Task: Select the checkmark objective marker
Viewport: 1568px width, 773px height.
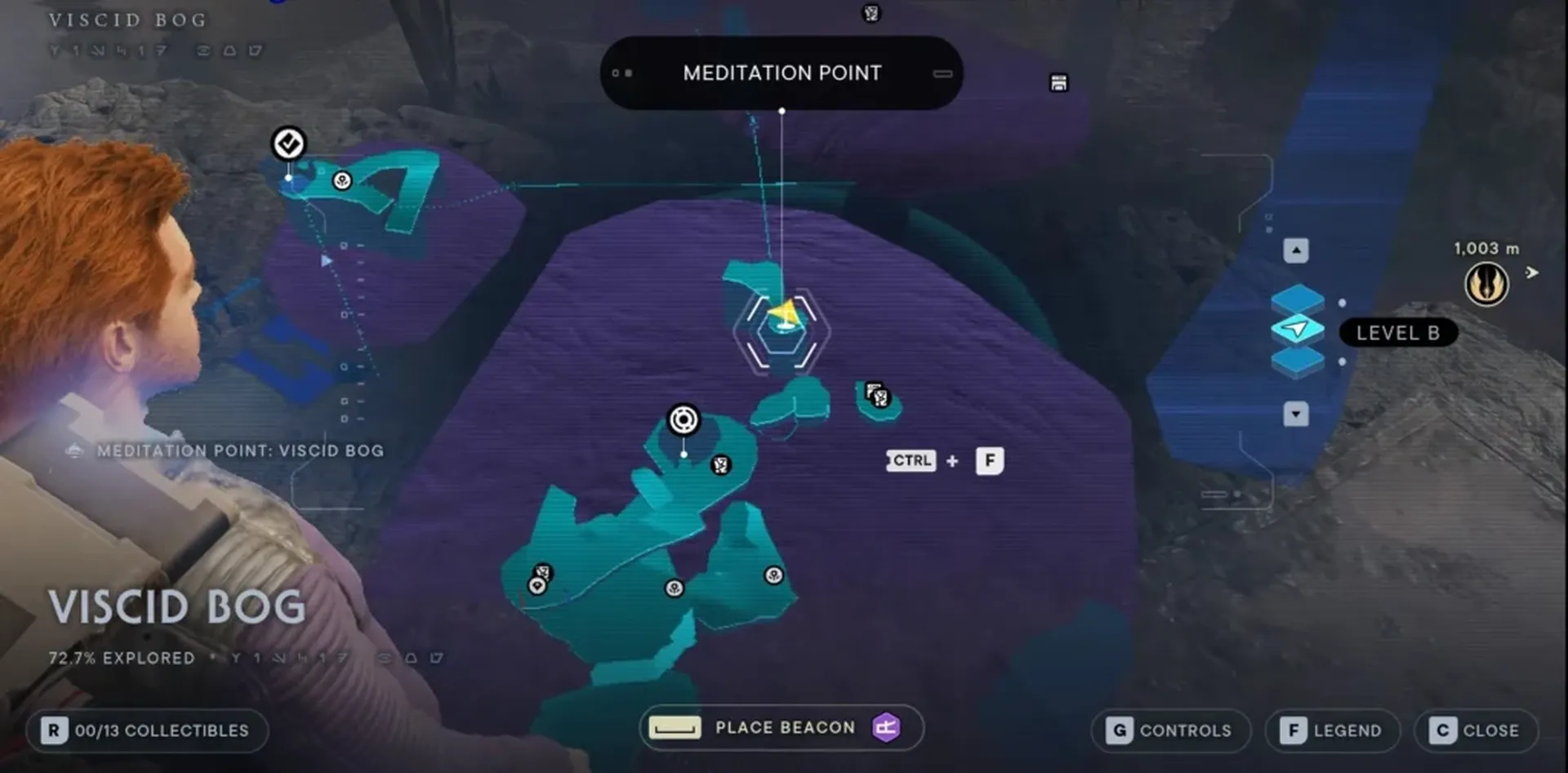Action: (x=288, y=144)
